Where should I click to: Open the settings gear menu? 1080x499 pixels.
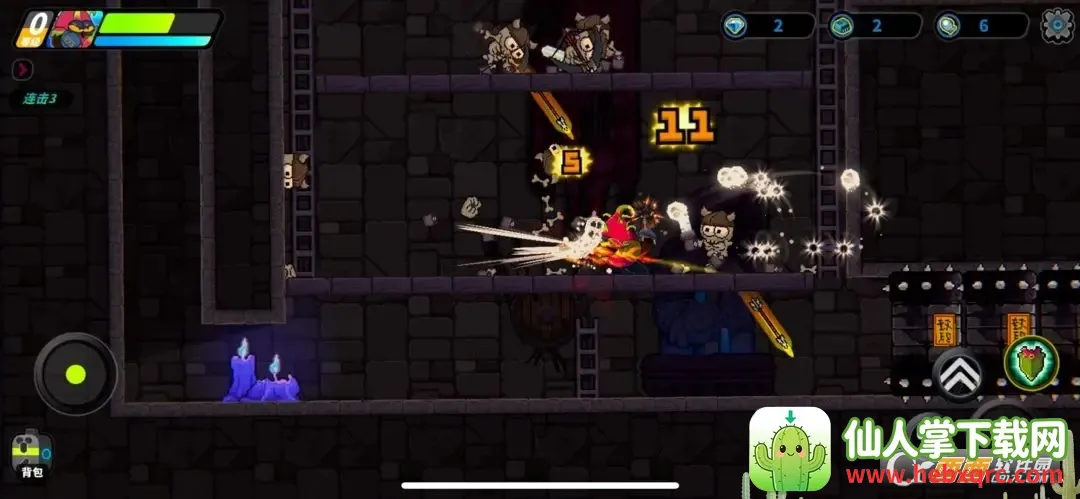point(1058,24)
